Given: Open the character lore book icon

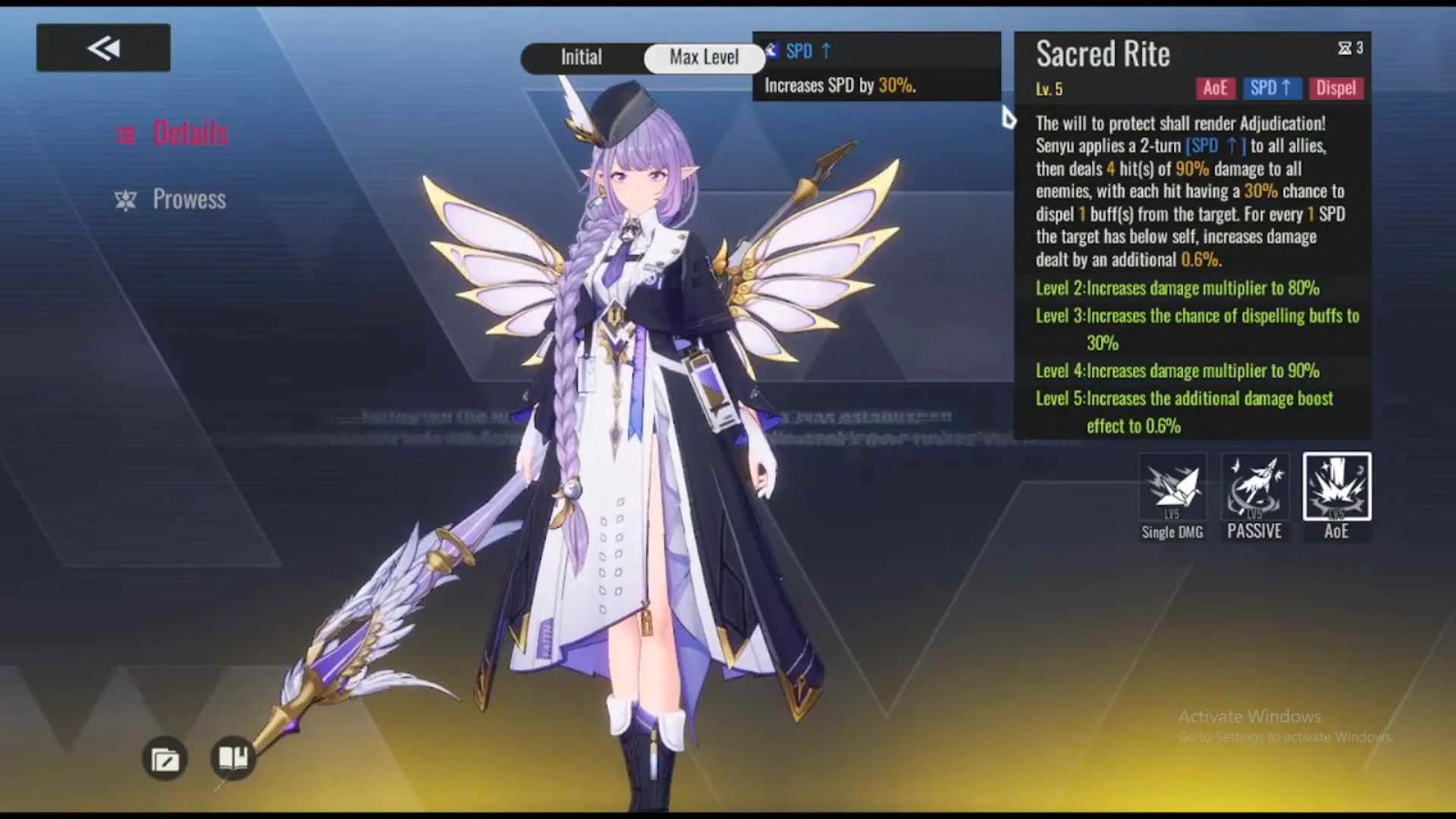Looking at the screenshot, I should (x=234, y=758).
